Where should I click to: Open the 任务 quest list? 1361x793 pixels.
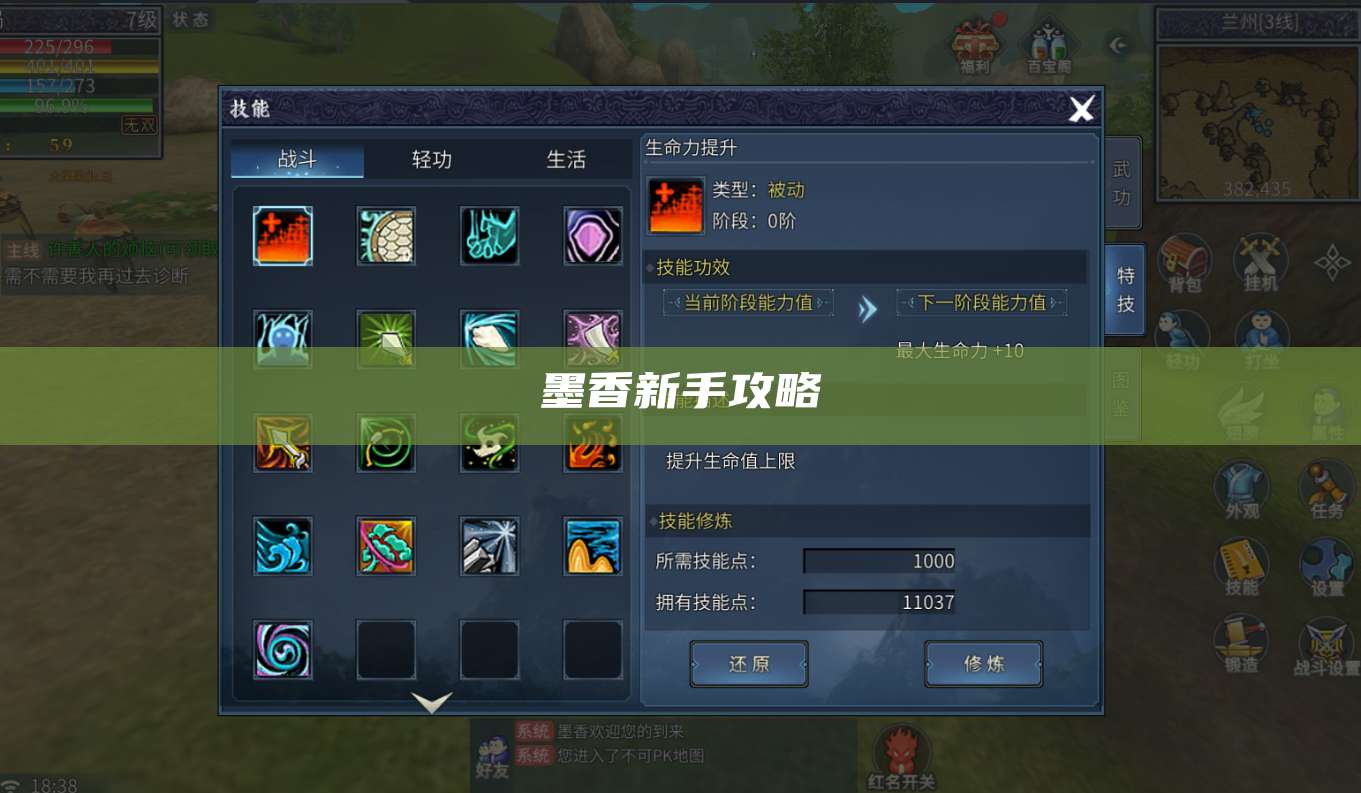1326,488
